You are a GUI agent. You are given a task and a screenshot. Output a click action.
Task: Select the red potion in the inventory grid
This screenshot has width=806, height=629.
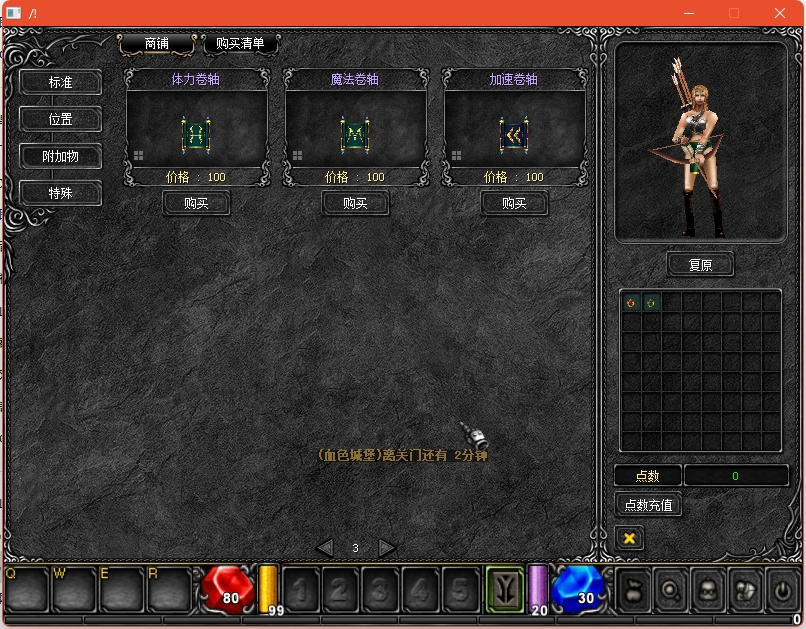click(631, 302)
